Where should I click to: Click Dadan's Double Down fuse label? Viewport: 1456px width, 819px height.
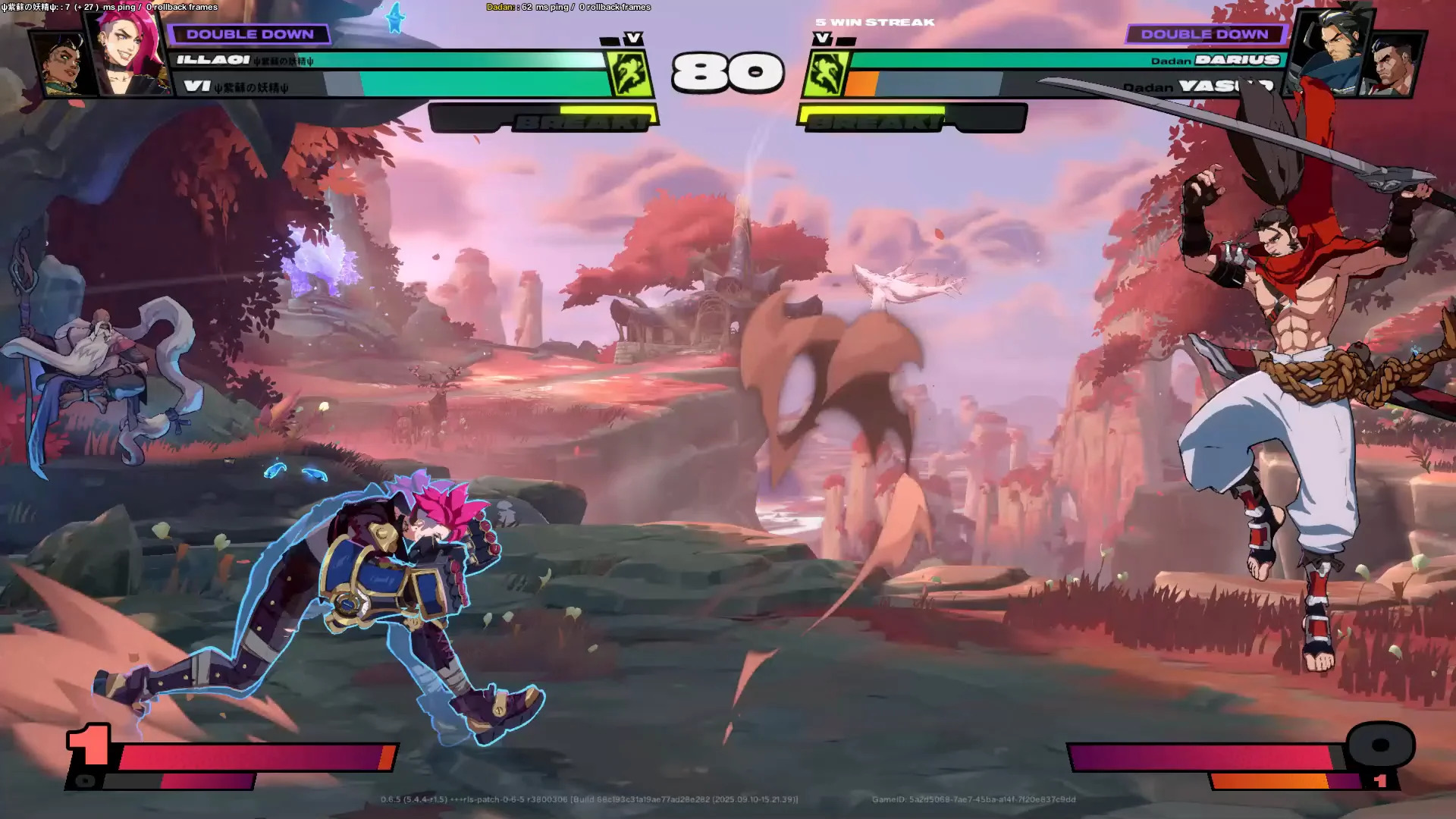(1204, 34)
